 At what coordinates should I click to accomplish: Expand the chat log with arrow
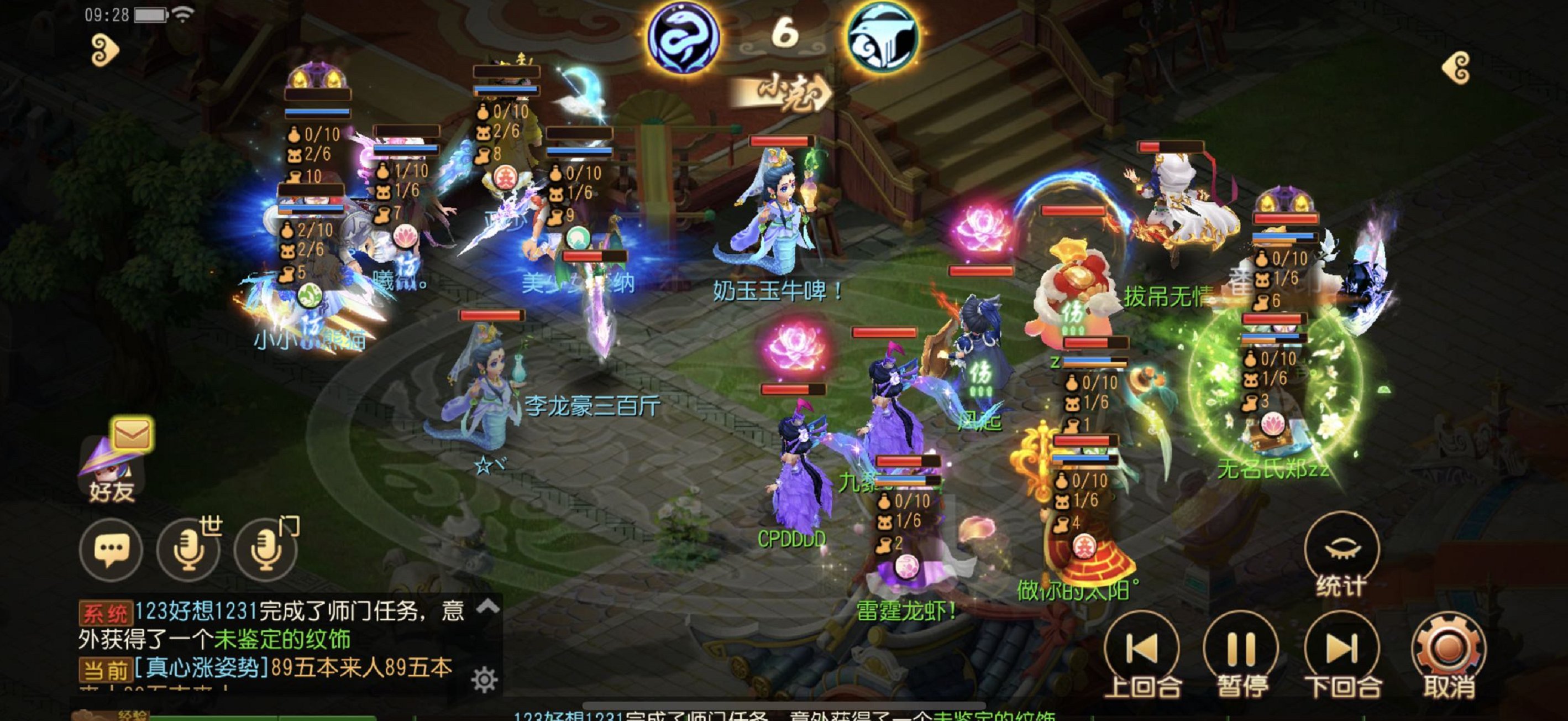pos(488,606)
